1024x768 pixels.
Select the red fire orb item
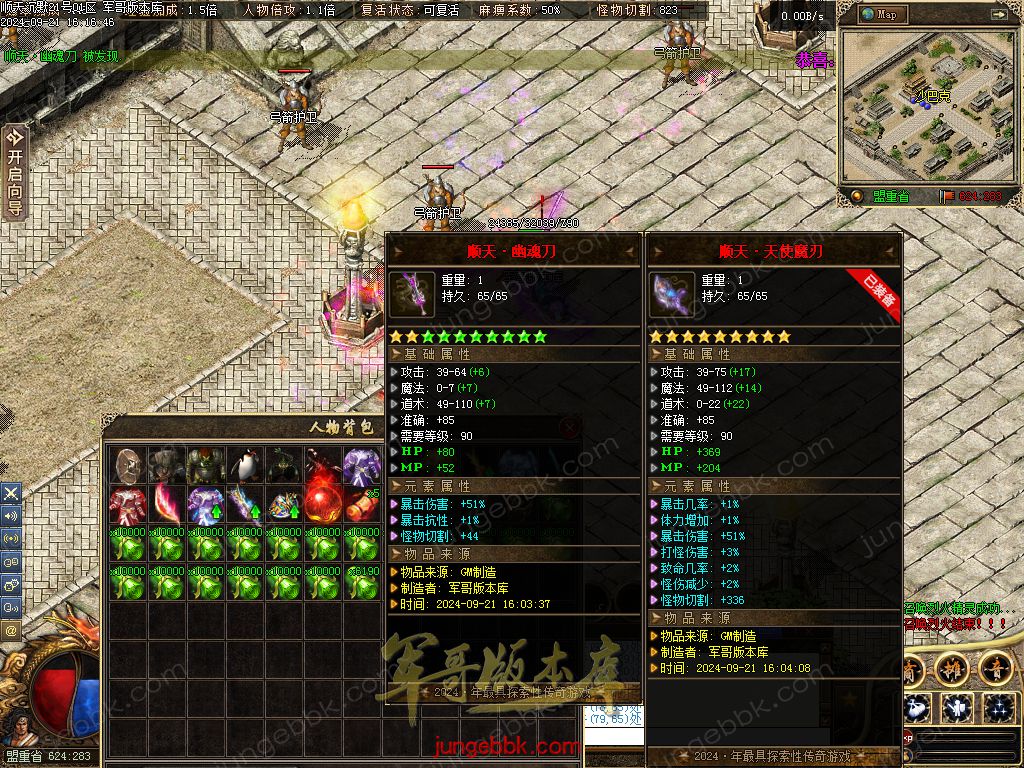pyautogui.click(x=322, y=505)
